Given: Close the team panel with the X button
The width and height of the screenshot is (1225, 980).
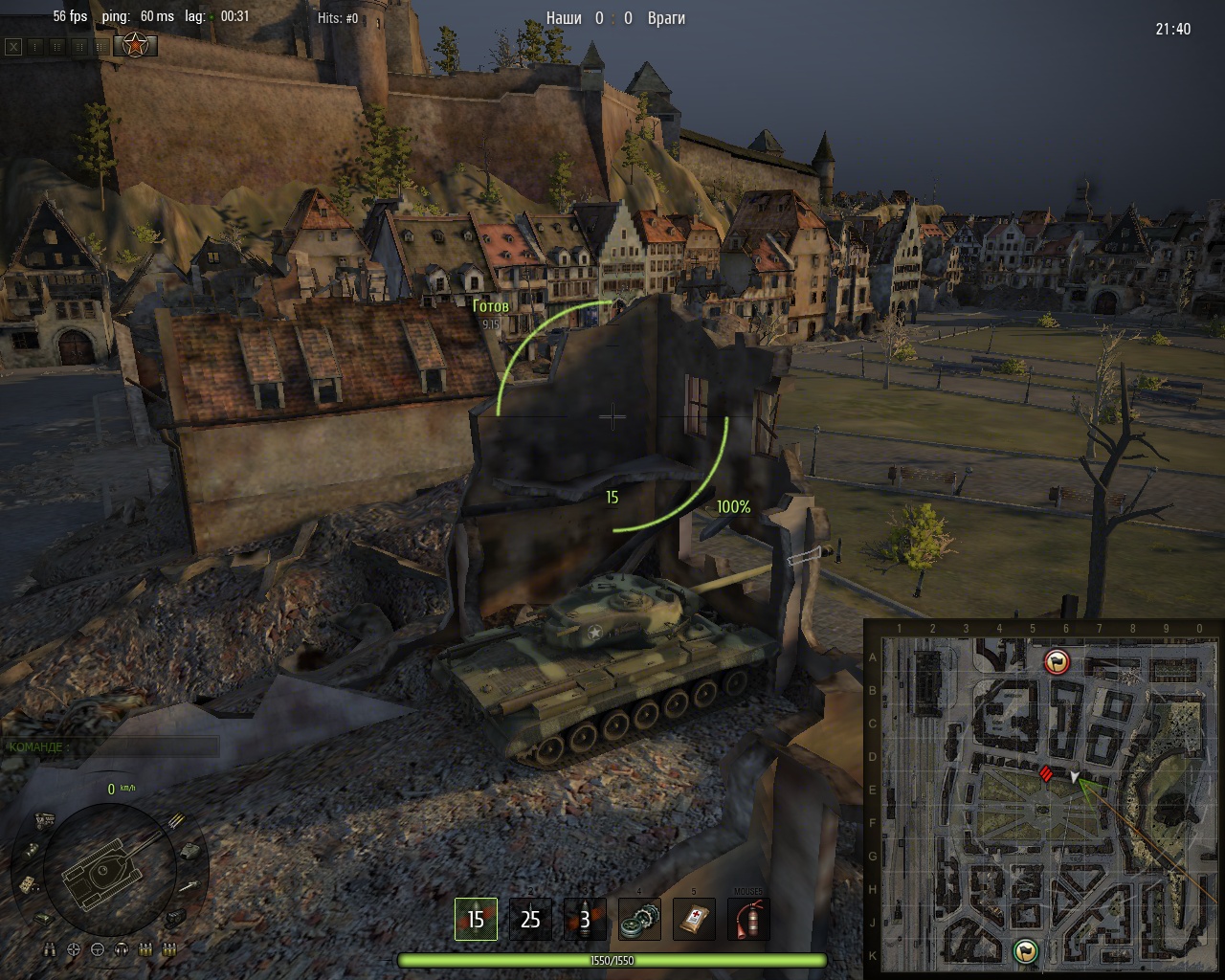Looking at the screenshot, I should click(x=13, y=45).
